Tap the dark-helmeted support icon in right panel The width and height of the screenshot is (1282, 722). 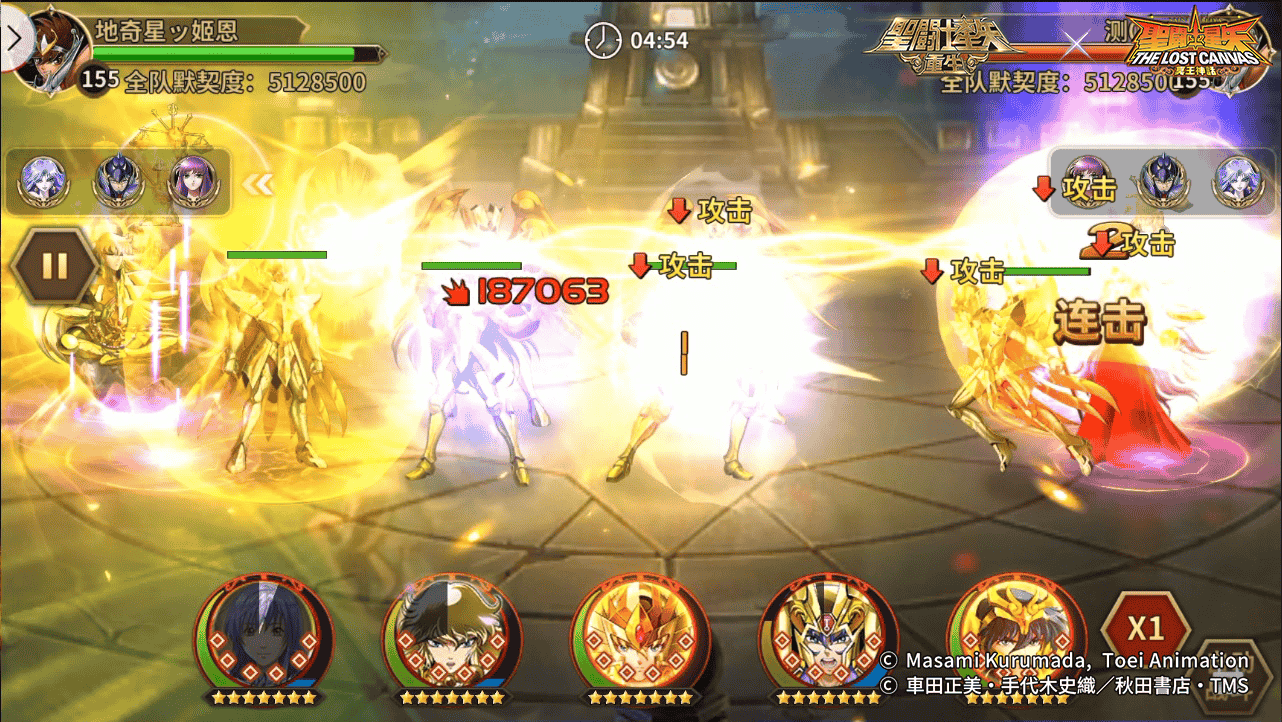[x=1163, y=182]
